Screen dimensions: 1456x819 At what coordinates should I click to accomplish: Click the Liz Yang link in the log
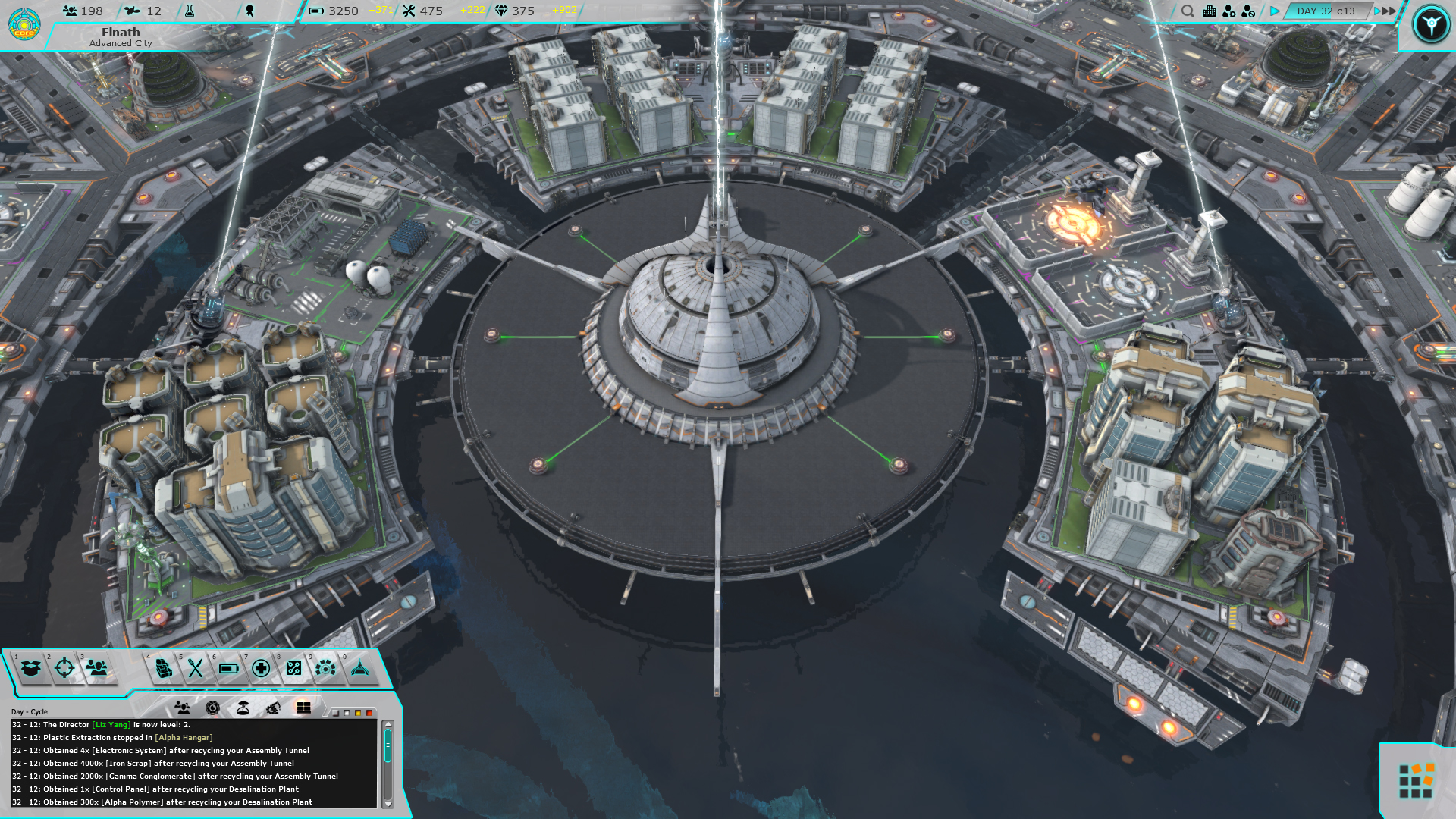click(111, 724)
